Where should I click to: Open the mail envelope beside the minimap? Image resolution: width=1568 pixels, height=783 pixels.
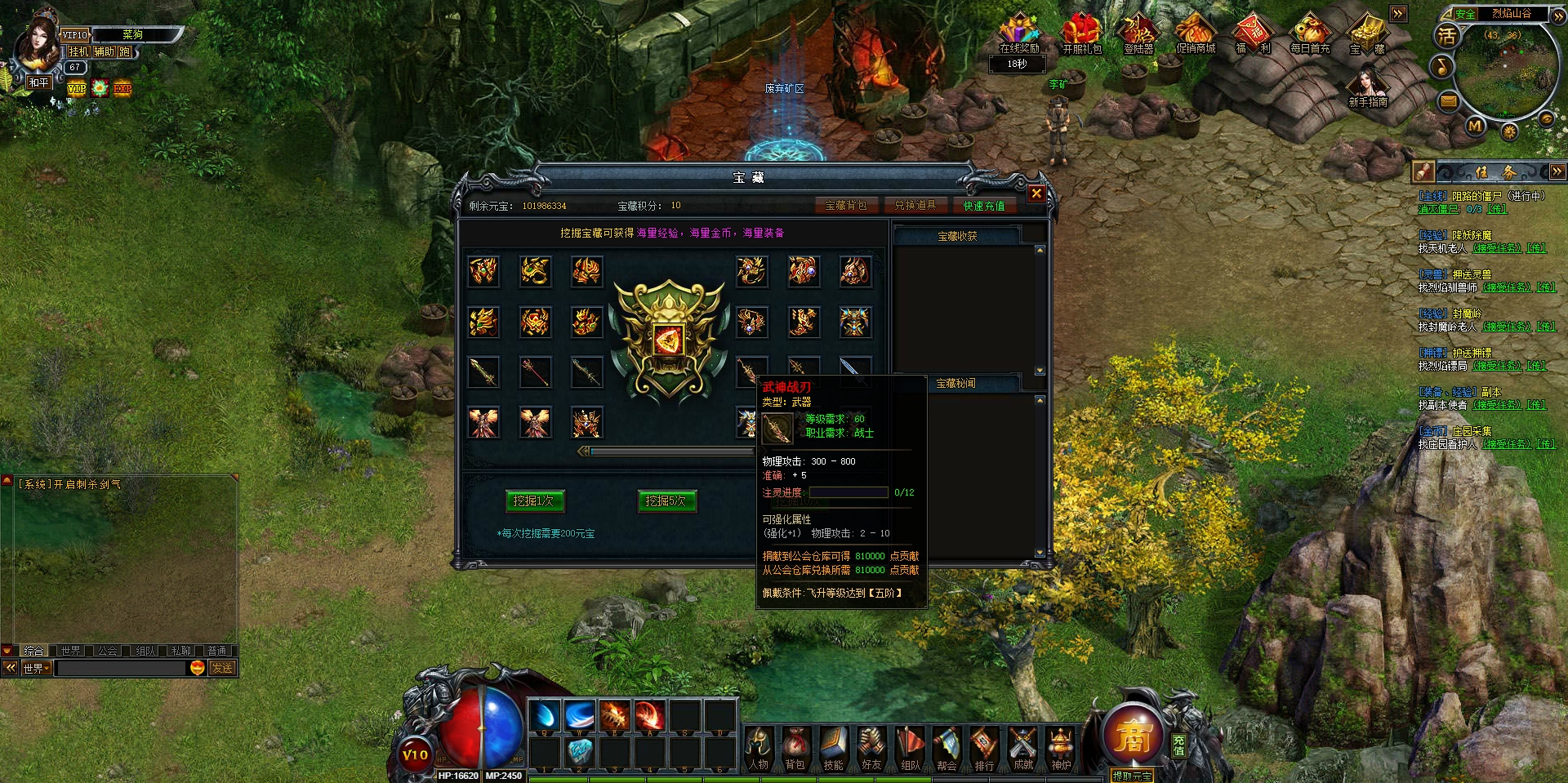pos(1448,101)
